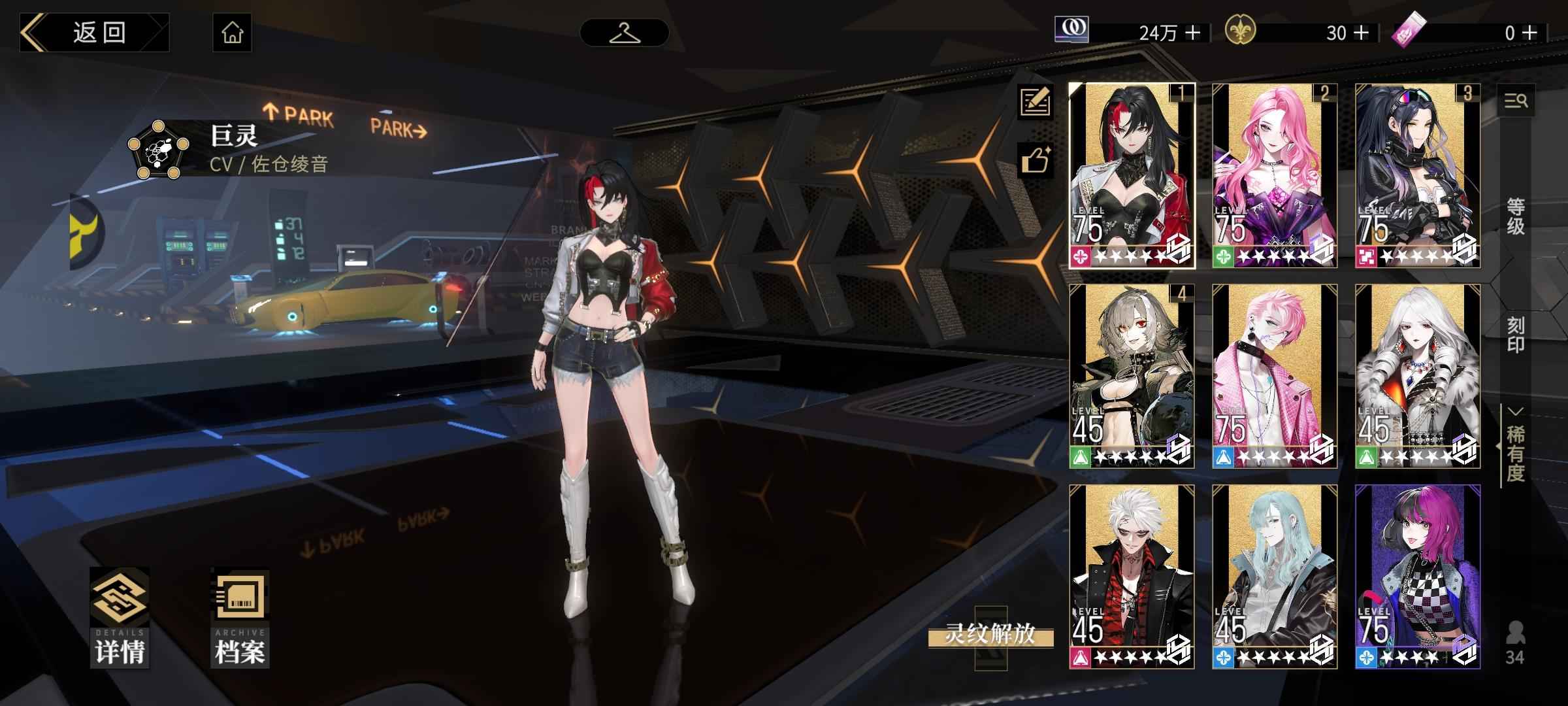The width and height of the screenshot is (1568, 706).
Task: Open the wardrobe hanger button
Action: pyautogui.click(x=624, y=33)
